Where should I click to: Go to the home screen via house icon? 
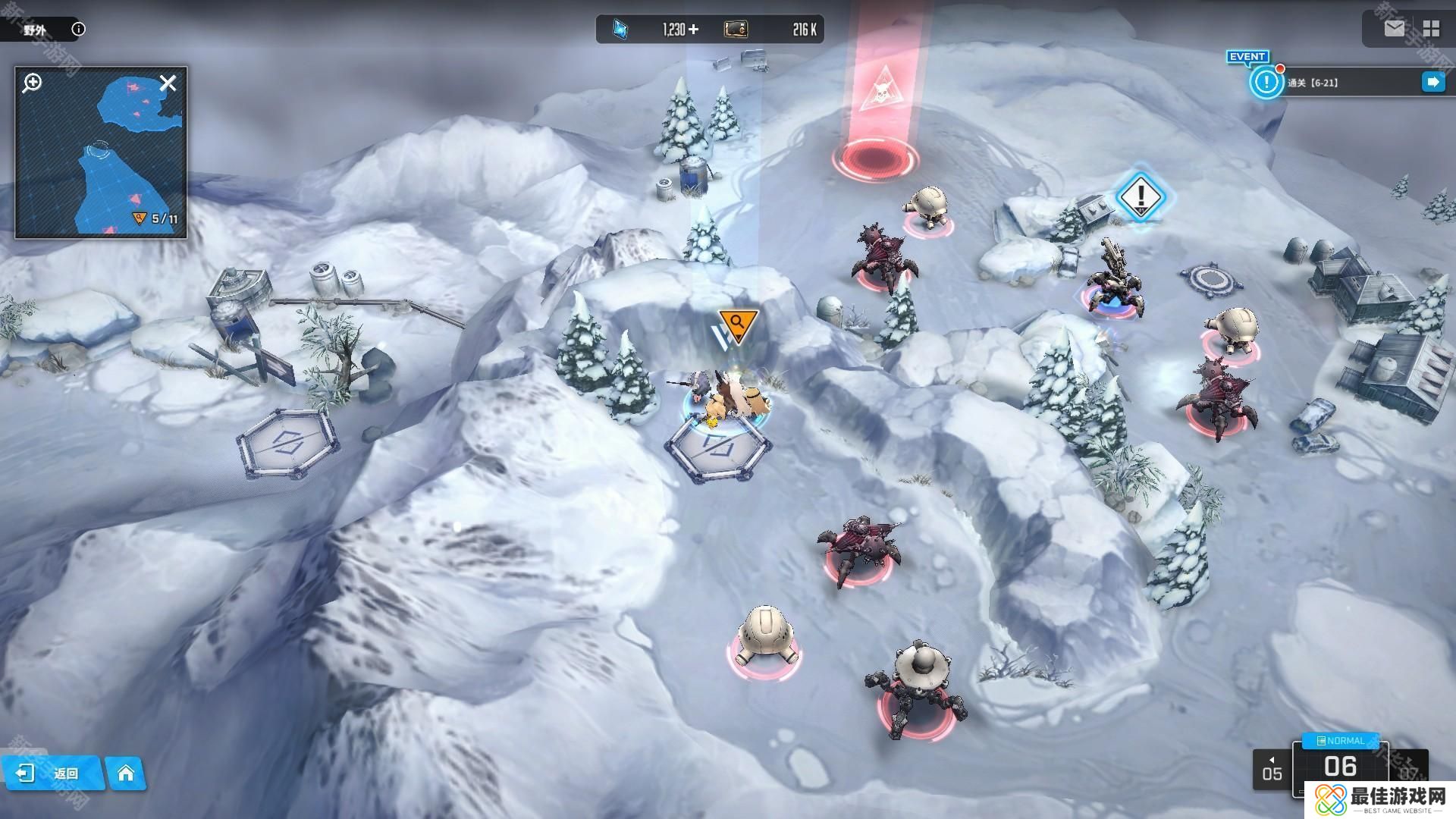pos(126,773)
